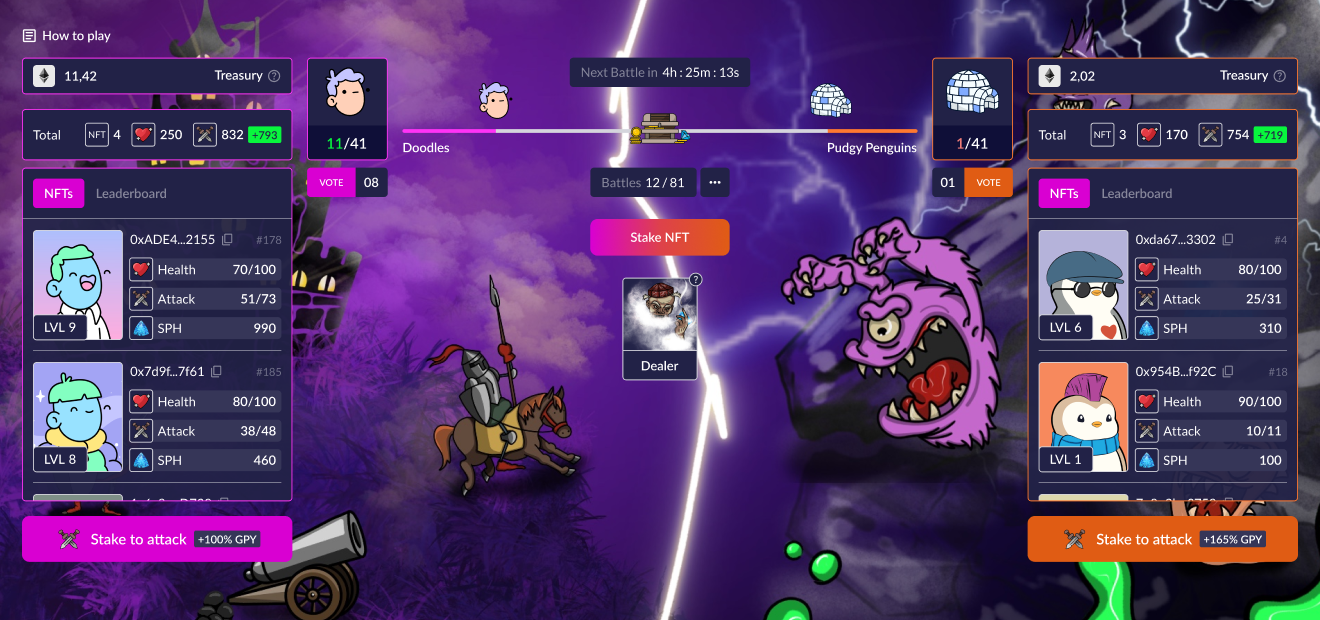Copy wallet address 0xADE4...2155

[x=228, y=240]
